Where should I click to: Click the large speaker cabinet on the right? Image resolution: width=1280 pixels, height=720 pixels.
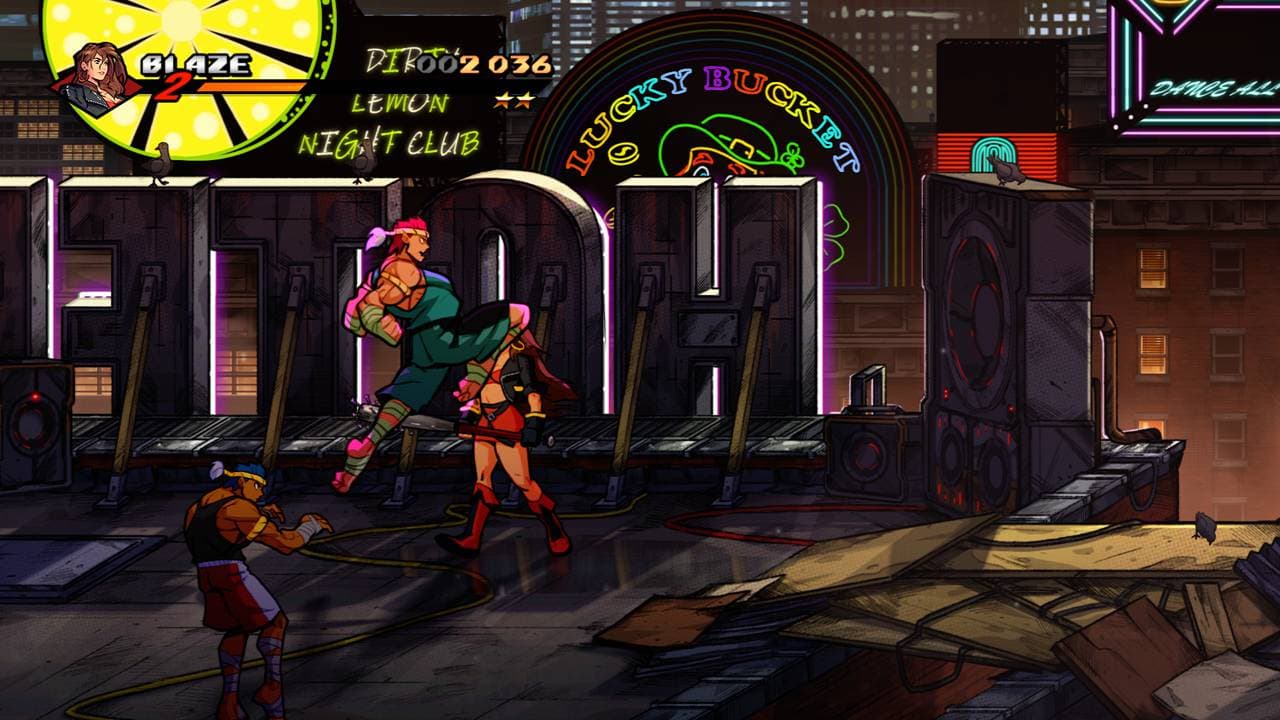[990, 330]
